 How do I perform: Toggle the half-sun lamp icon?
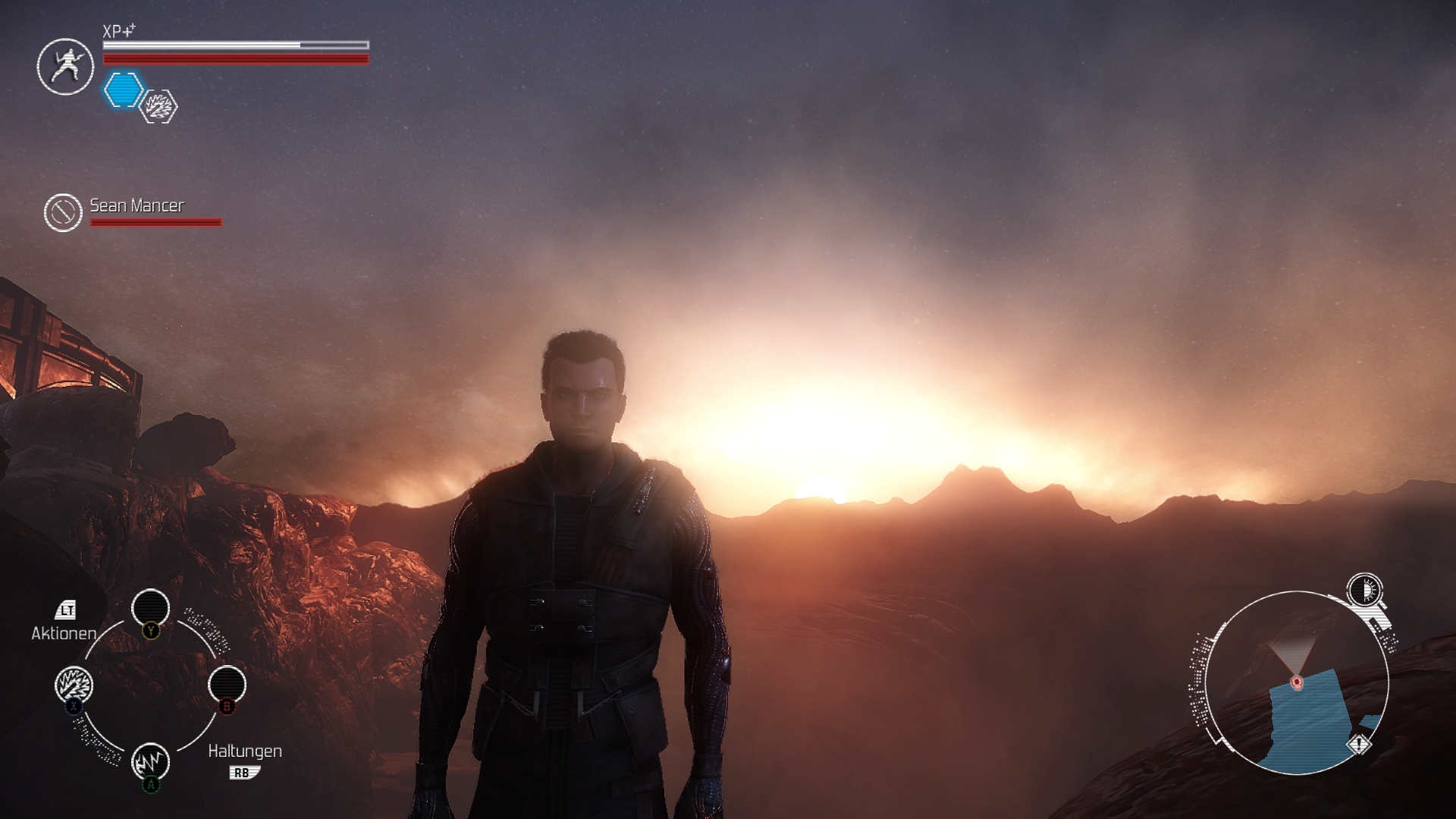(x=1365, y=590)
